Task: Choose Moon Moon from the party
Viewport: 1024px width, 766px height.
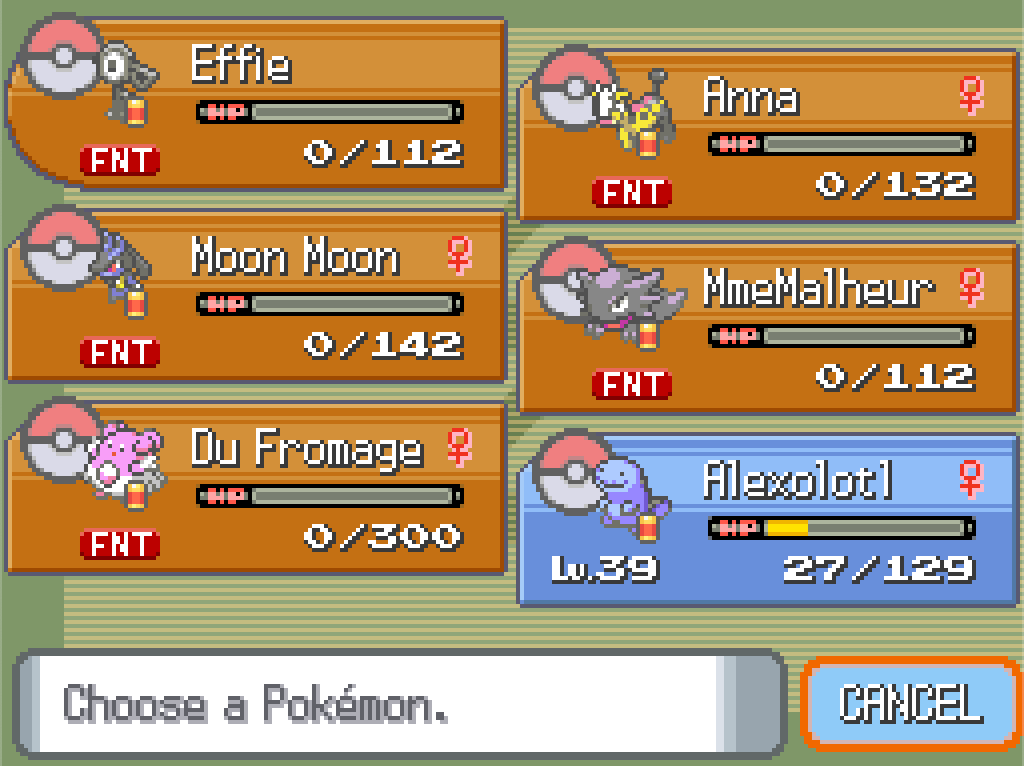Action: (256, 297)
